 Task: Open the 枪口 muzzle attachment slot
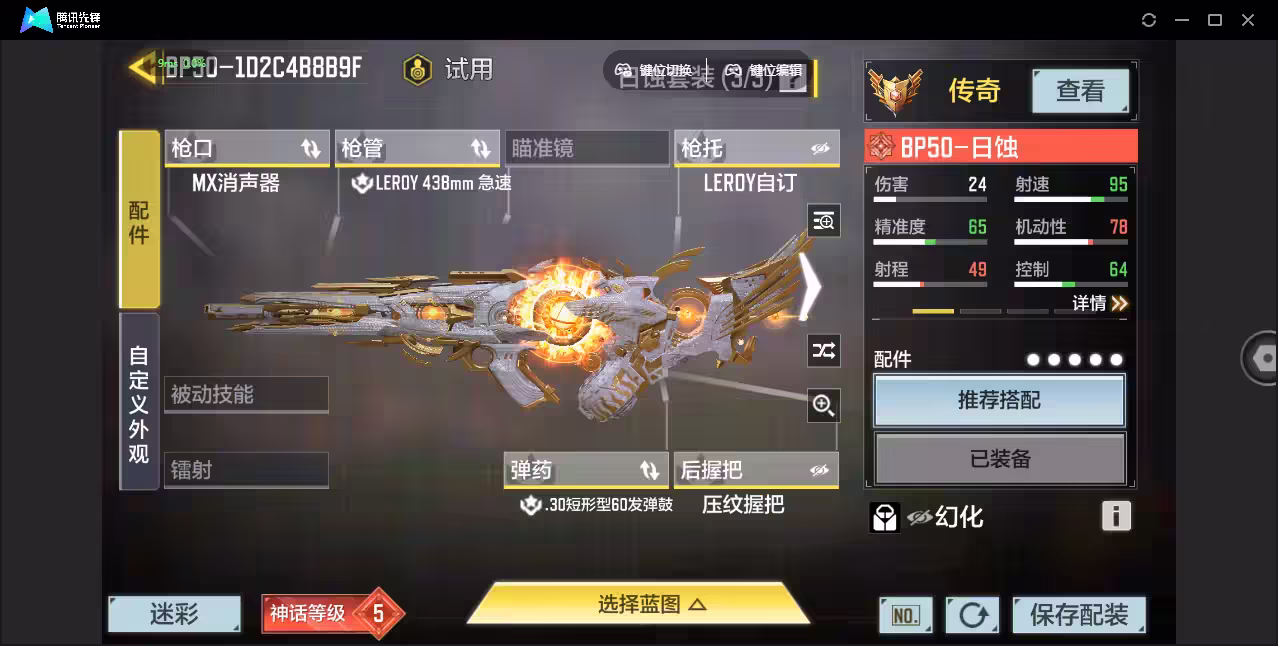[x=246, y=148]
